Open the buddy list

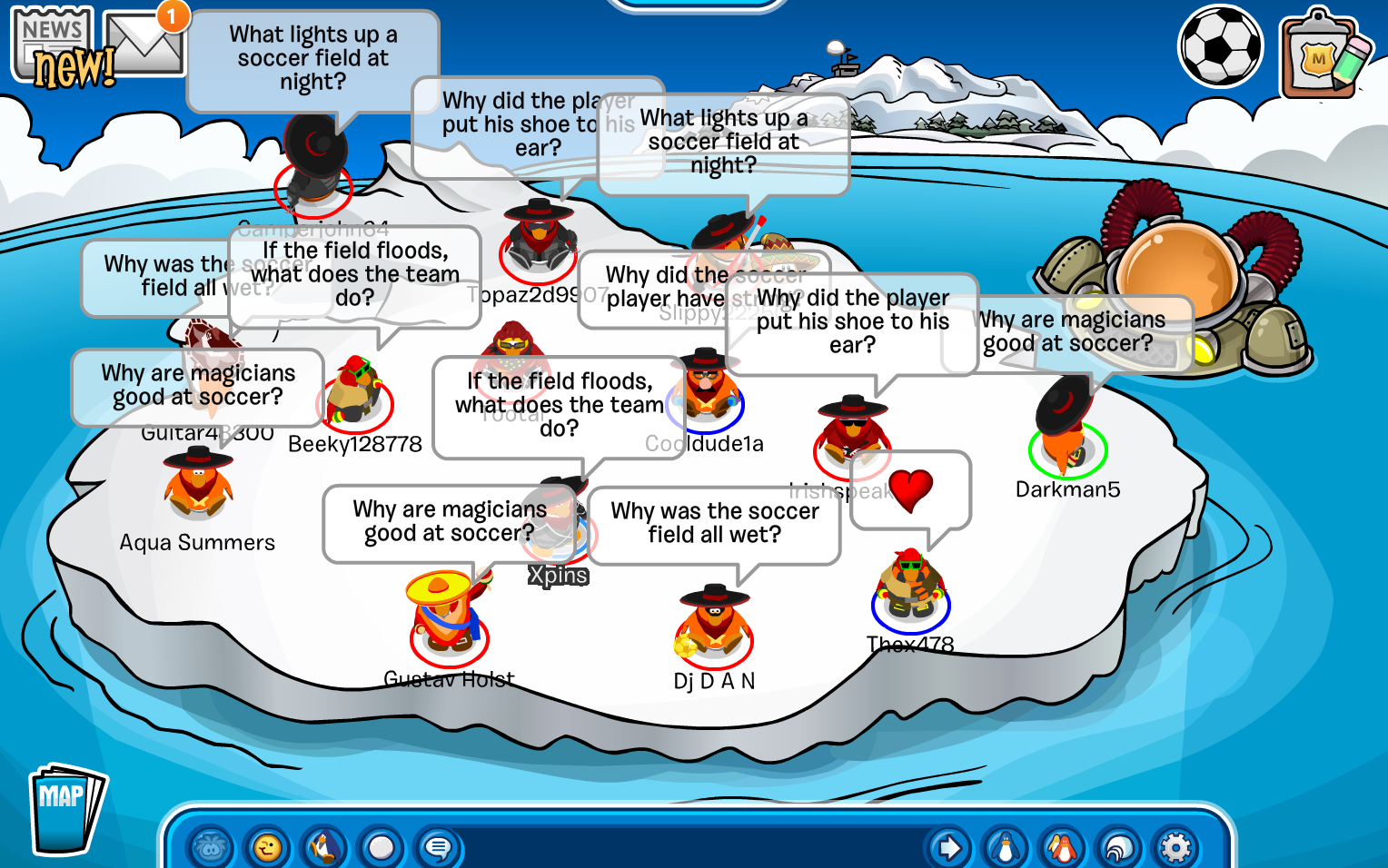click(x=1062, y=848)
